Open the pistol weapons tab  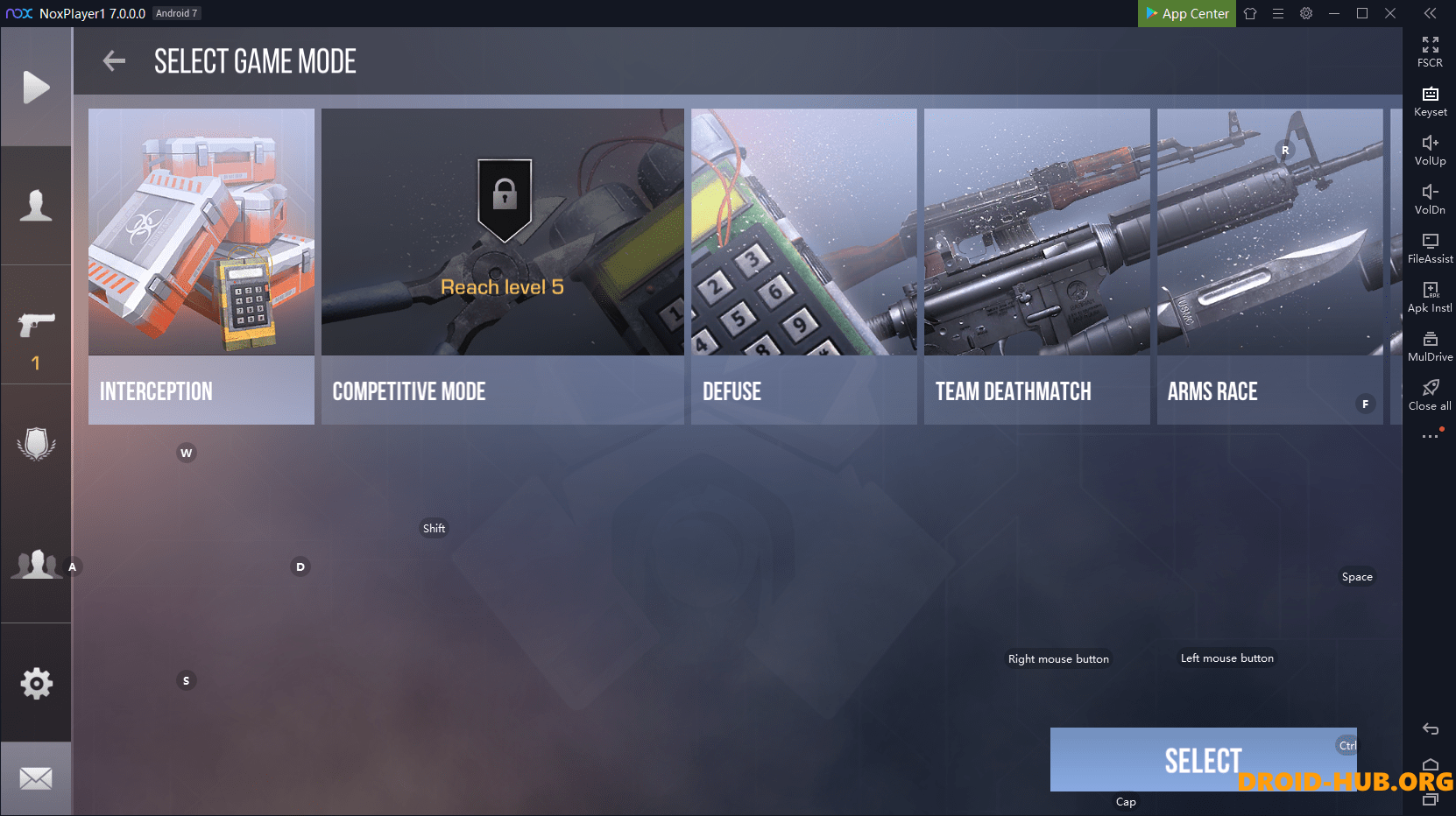pyautogui.click(x=36, y=326)
